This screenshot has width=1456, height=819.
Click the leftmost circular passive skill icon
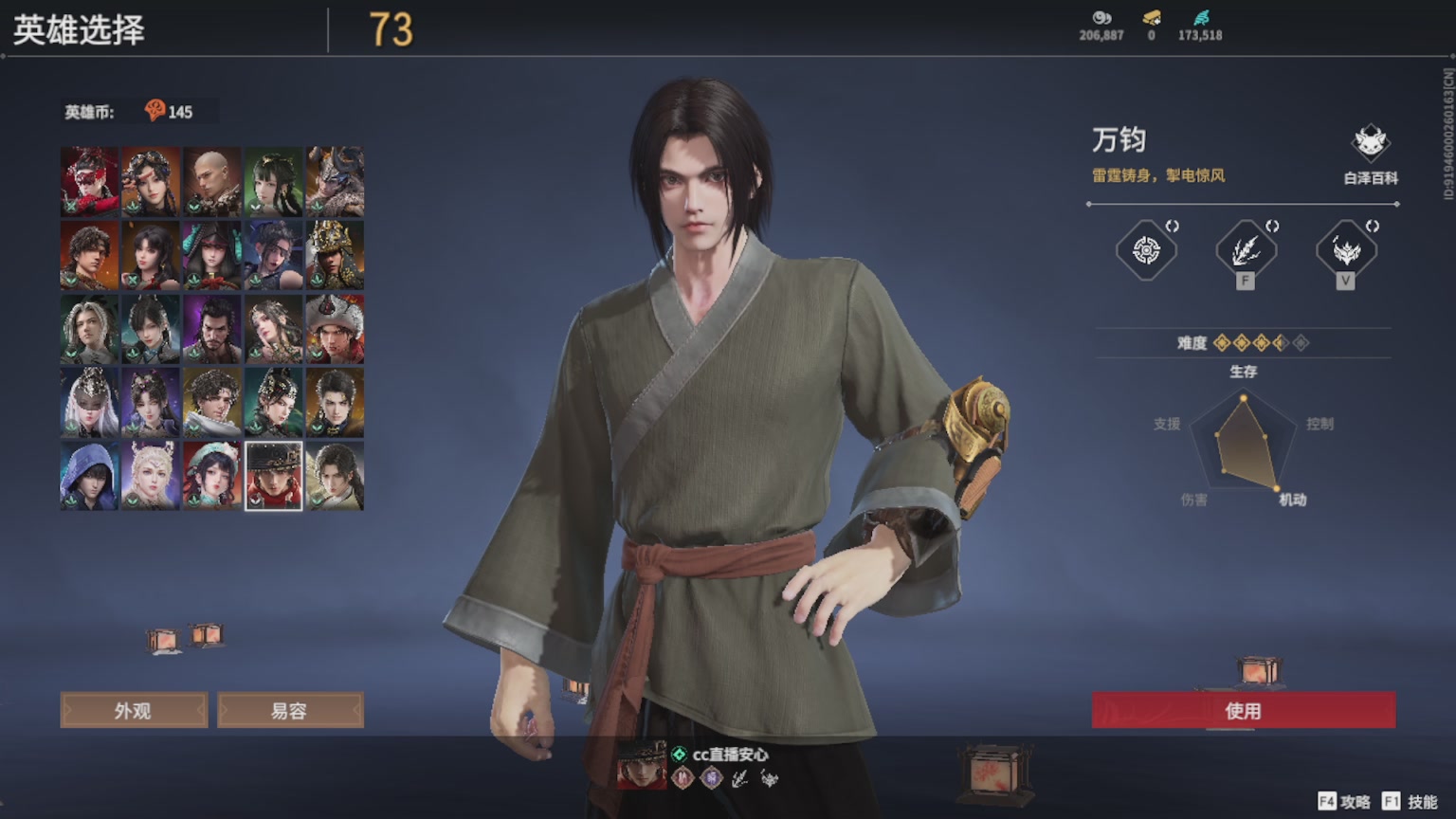coord(1147,249)
